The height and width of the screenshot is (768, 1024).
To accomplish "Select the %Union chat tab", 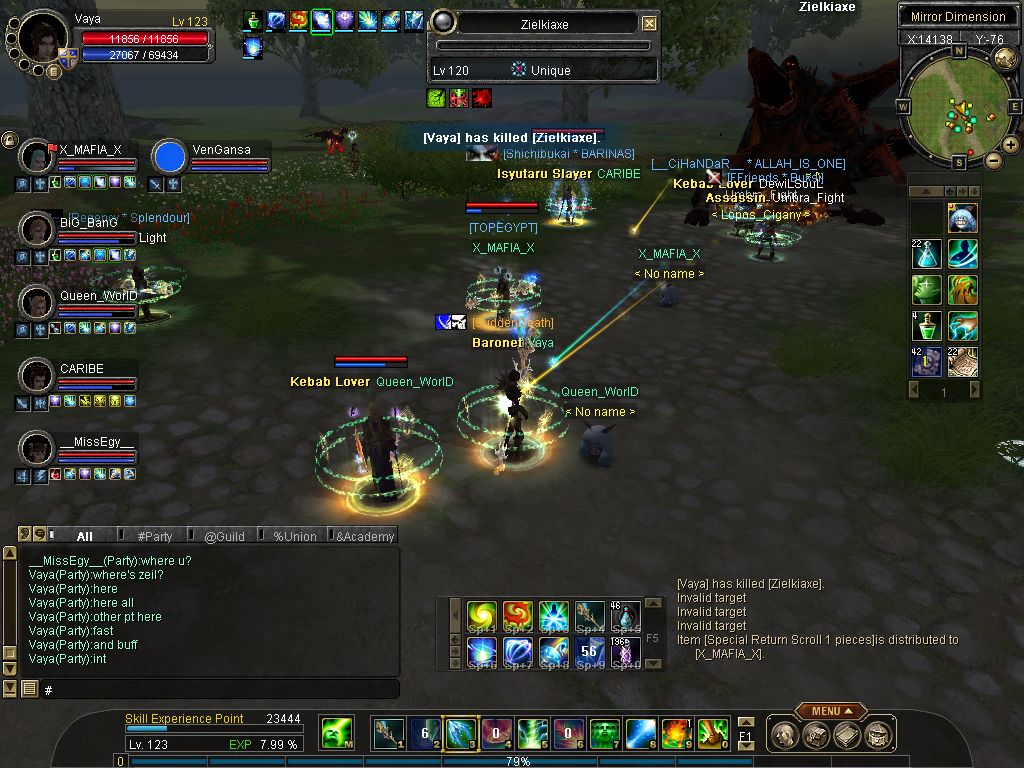I will pos(294,536).
